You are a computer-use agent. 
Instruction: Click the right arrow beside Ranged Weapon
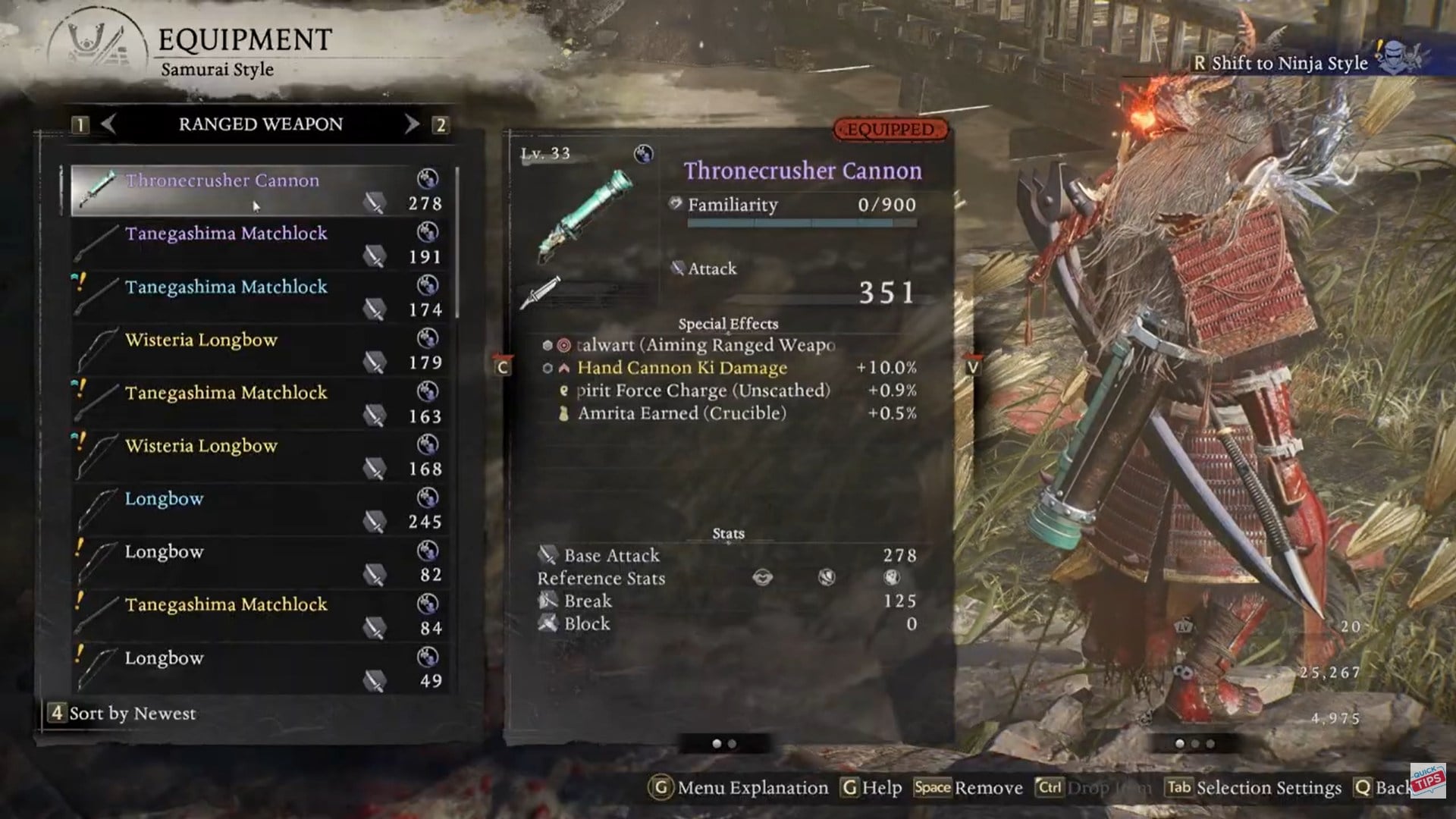pos(410,124)
